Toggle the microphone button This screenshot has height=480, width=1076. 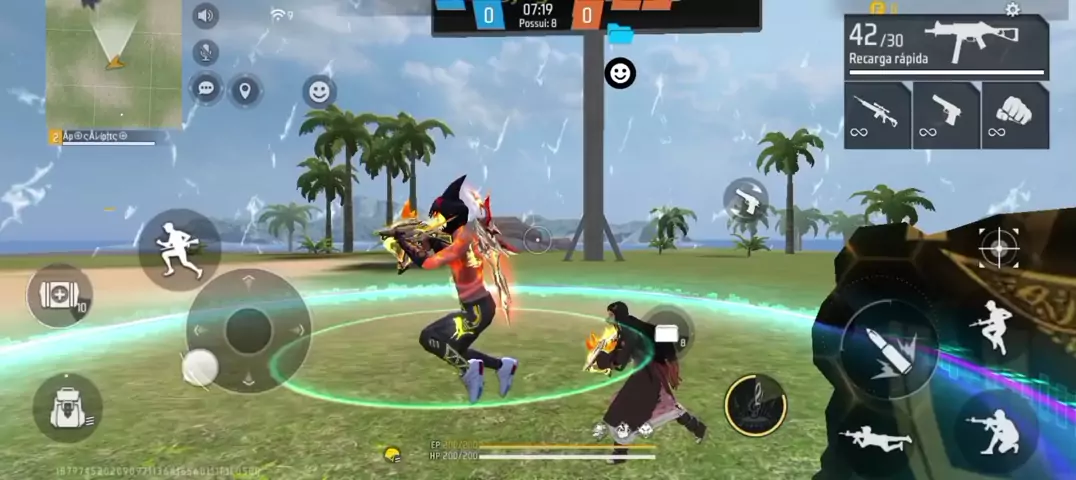[x=206, y=52]
